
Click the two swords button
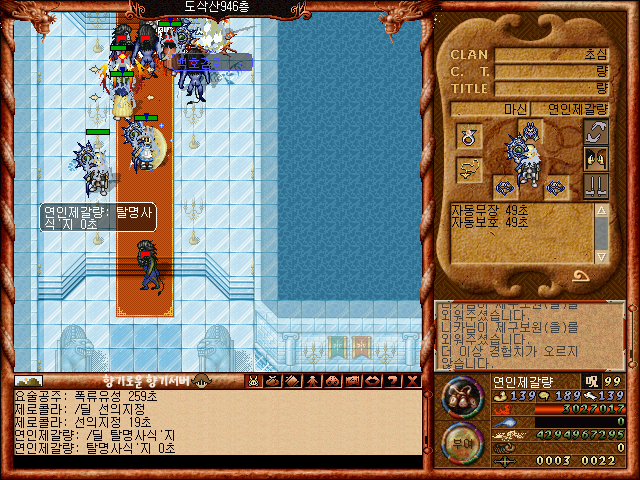(x=596, y=185)
